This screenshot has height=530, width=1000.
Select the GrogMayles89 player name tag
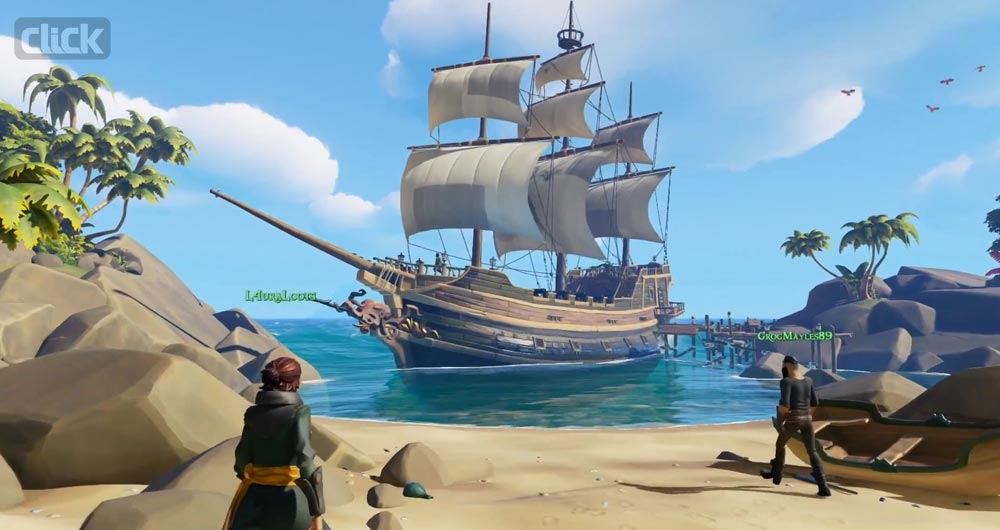pyautogui.click(x=794, y=336)
